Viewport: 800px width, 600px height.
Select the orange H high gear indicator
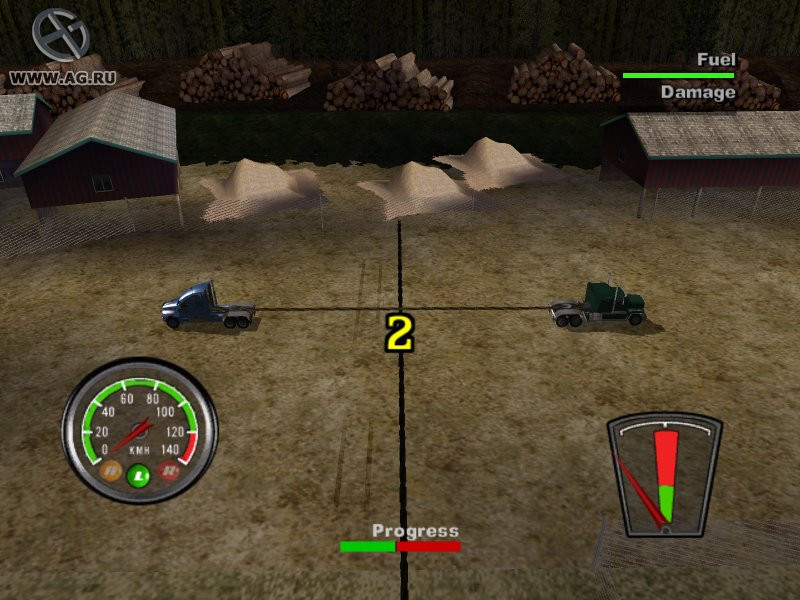tap(112, 468)
